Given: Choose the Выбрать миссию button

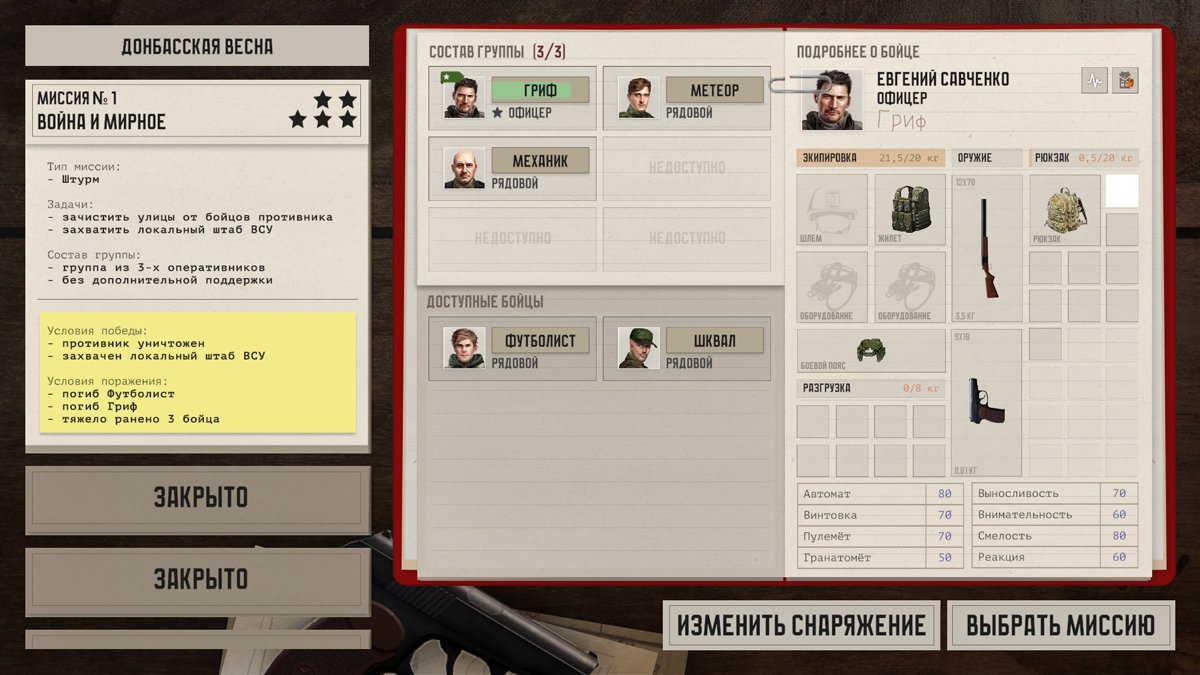Looking at the screenshot, I should click(x=1060, y=626).
